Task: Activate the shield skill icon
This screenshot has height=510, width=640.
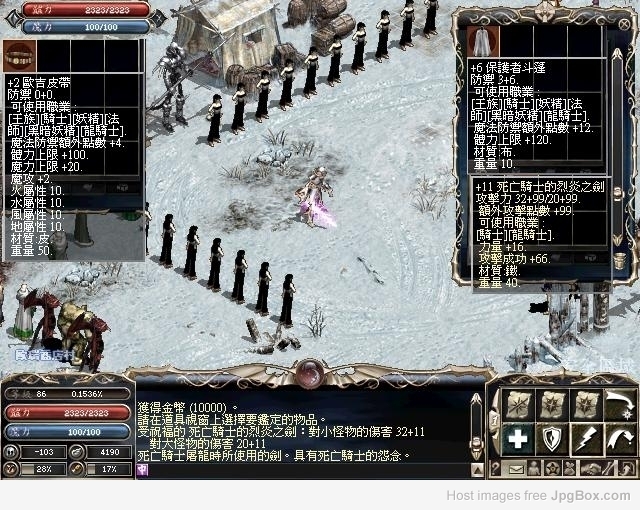Action: pyautogui.click(x=551, y=437)
